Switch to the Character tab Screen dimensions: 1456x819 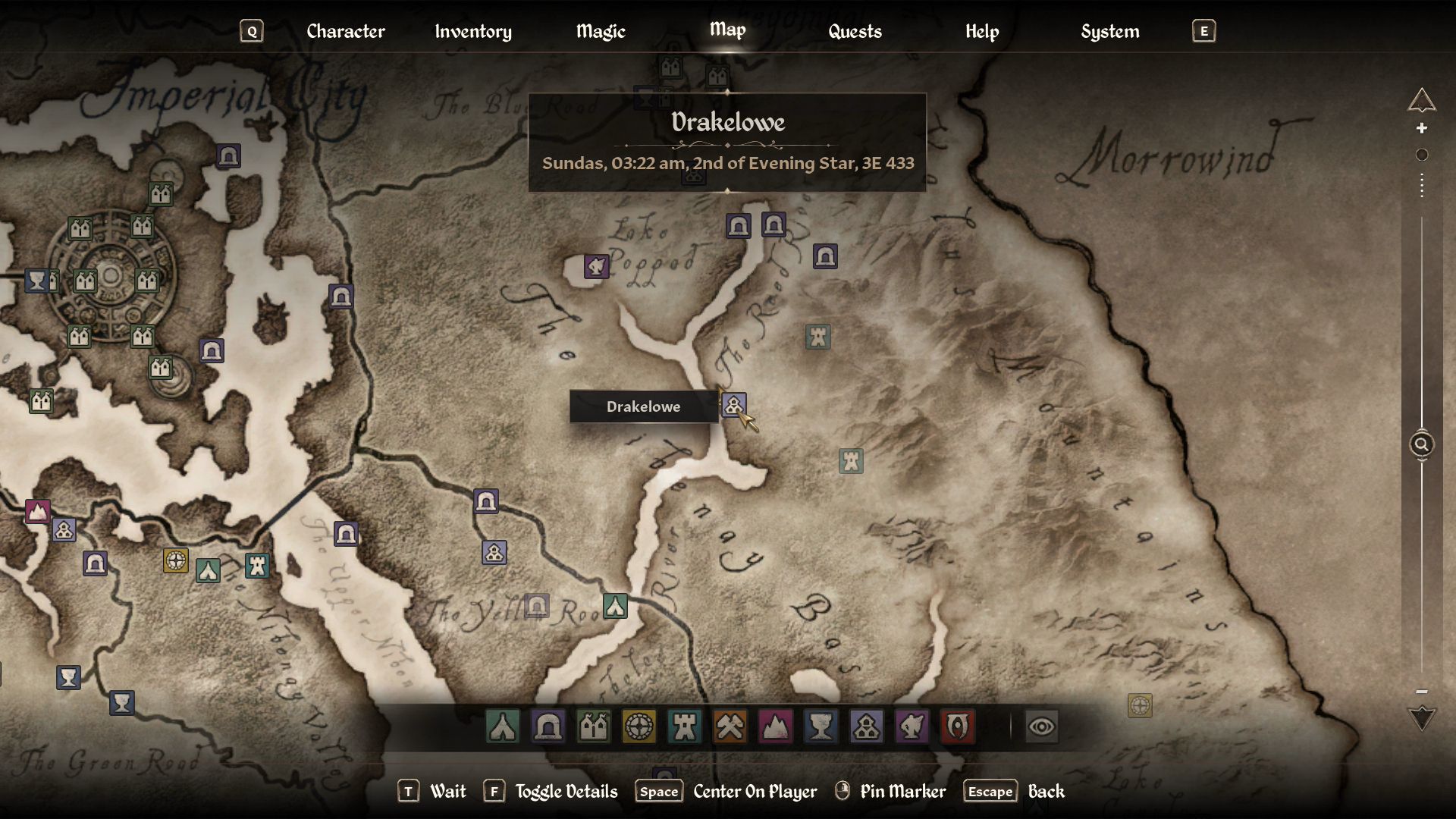click(x=346, y=31)
